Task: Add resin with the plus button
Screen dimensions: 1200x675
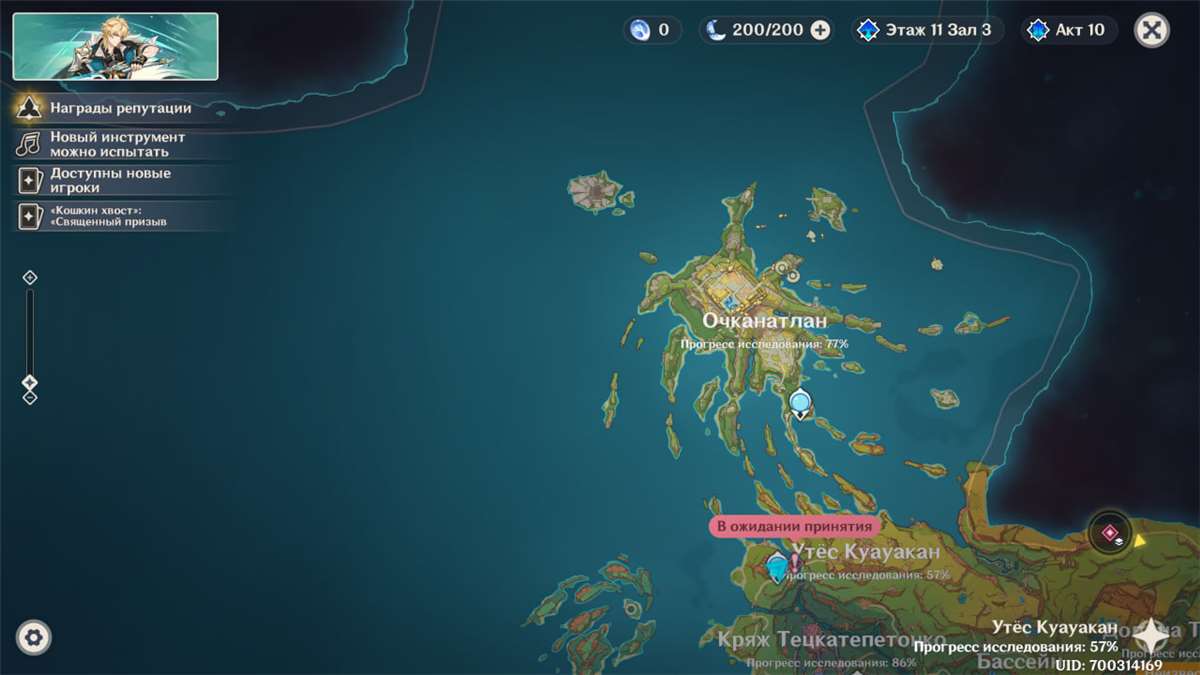Action: coord(820,30)
